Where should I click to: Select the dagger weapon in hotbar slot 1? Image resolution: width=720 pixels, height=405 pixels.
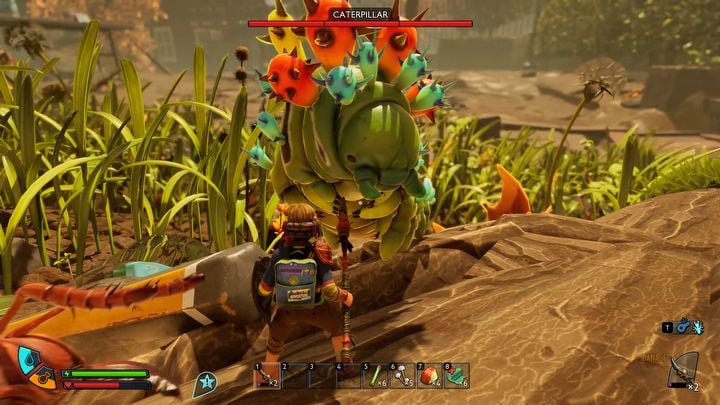click(x=266, y=376)
